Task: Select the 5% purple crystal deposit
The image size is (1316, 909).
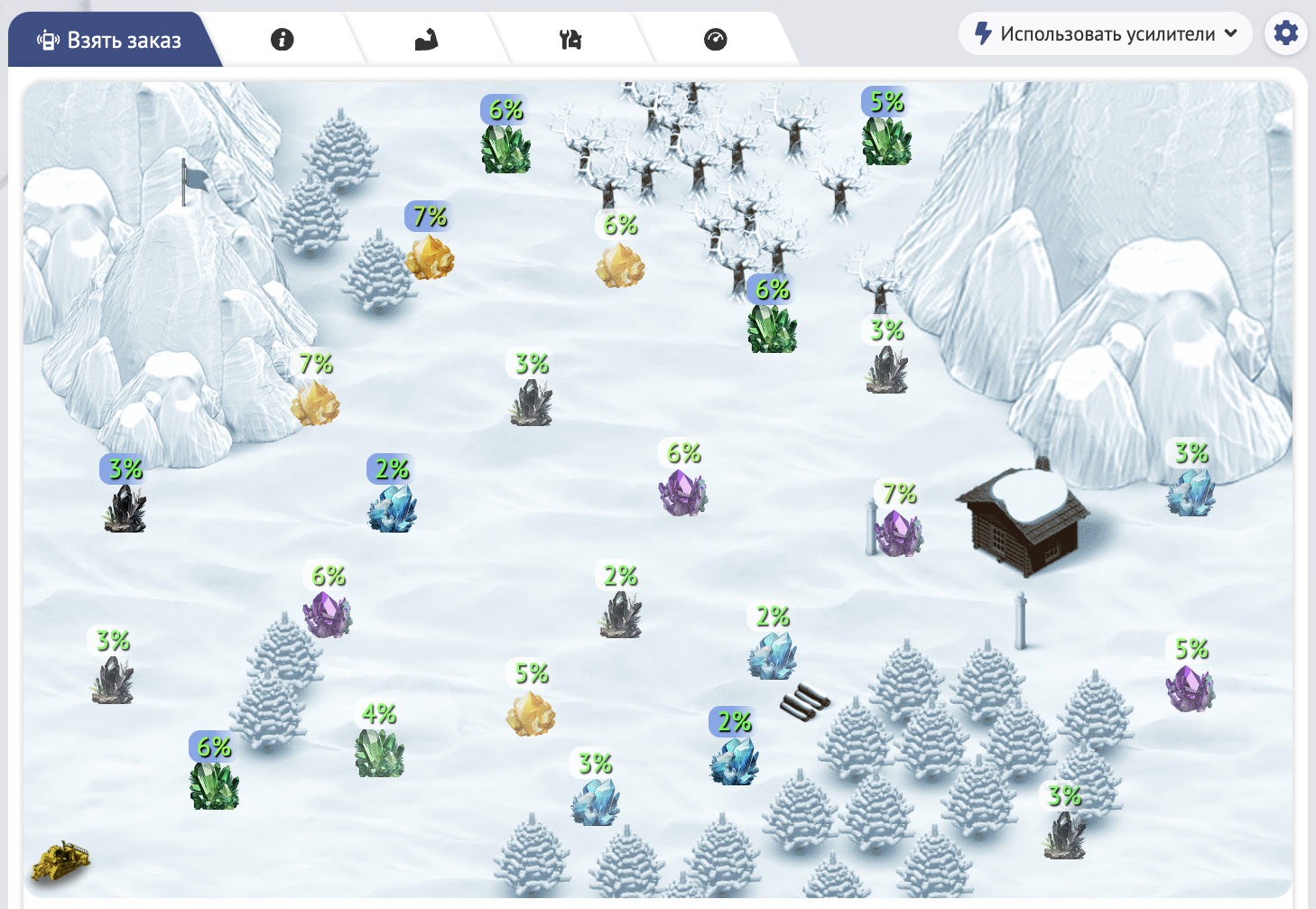Action: (1190, 688)
